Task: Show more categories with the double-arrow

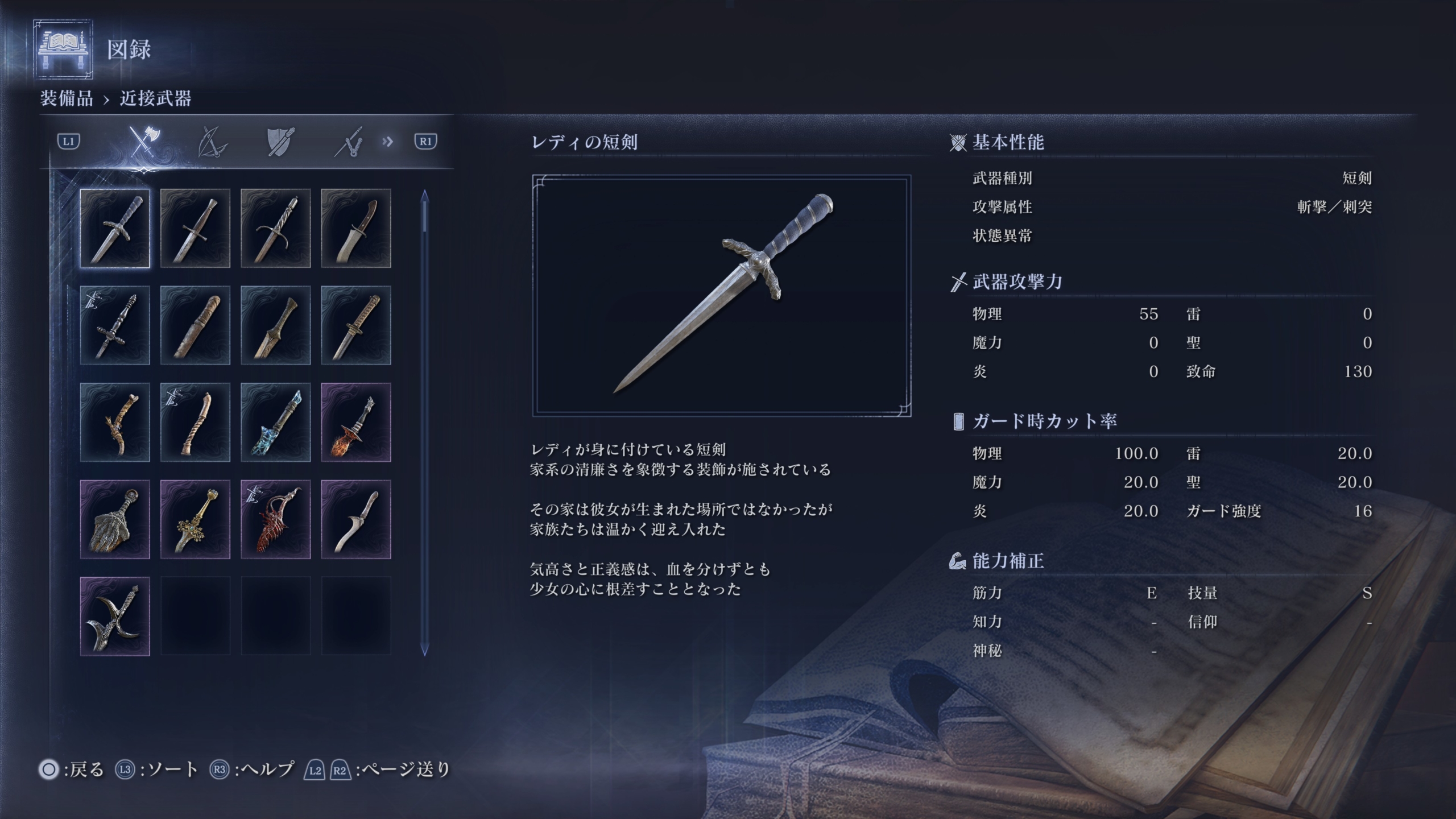Action: 388,141
